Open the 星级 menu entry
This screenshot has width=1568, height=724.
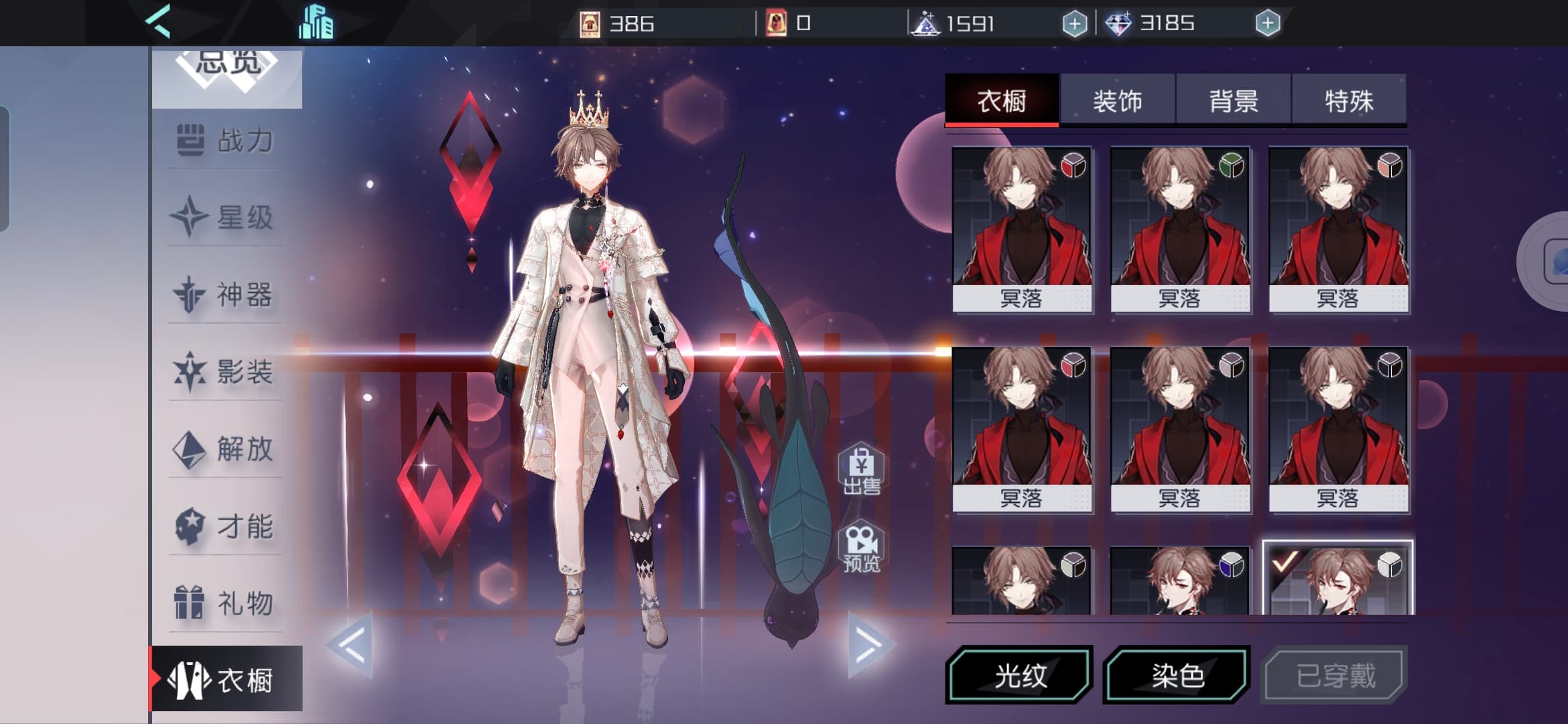226,218
